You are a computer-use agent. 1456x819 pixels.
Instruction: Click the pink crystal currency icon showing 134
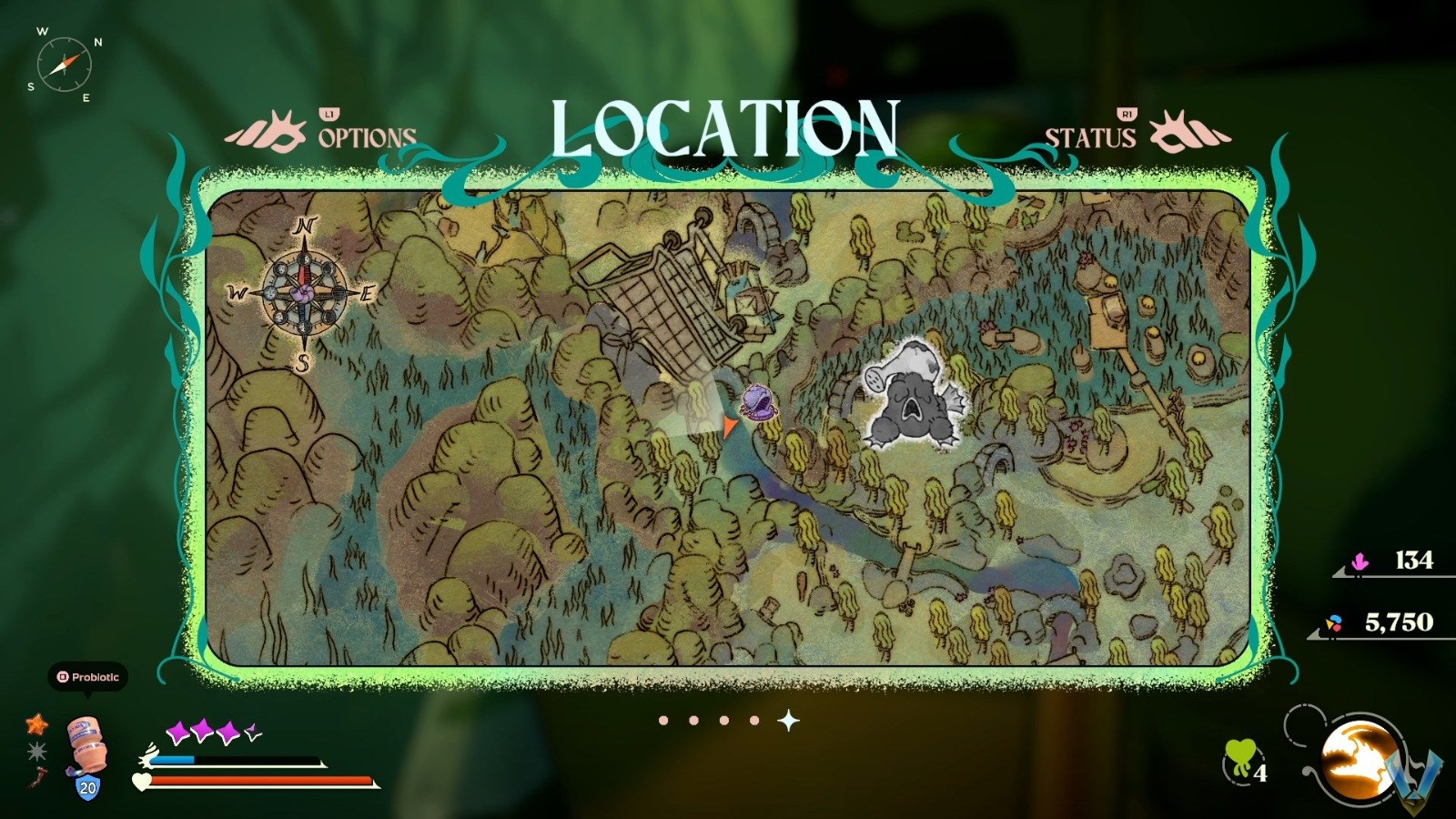click(1360, 560)
